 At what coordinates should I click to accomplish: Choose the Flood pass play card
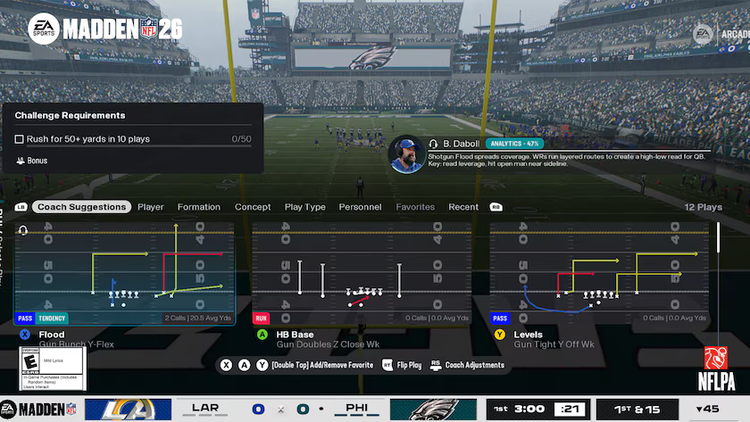tap(124, 274)
